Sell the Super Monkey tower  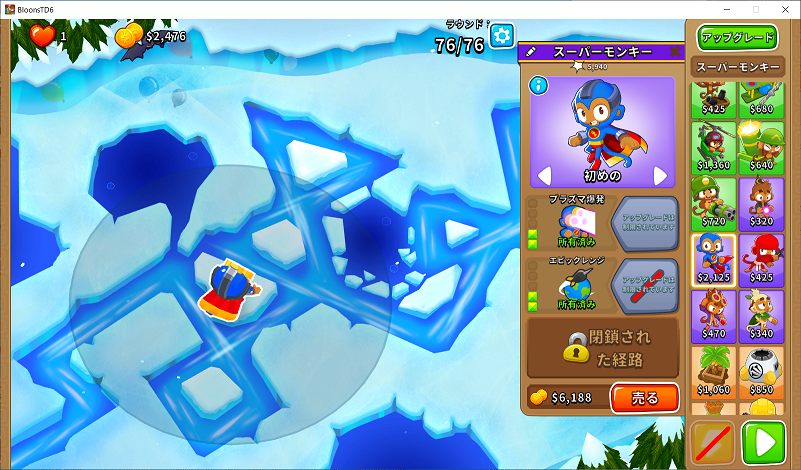[x=644, y=397]
